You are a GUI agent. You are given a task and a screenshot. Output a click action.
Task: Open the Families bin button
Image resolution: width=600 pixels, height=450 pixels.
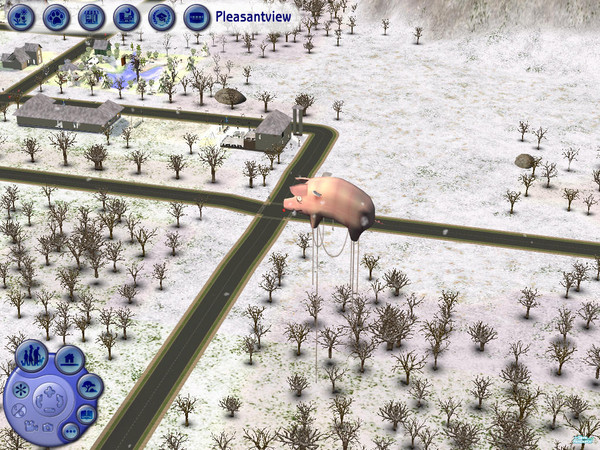[29, 355]
